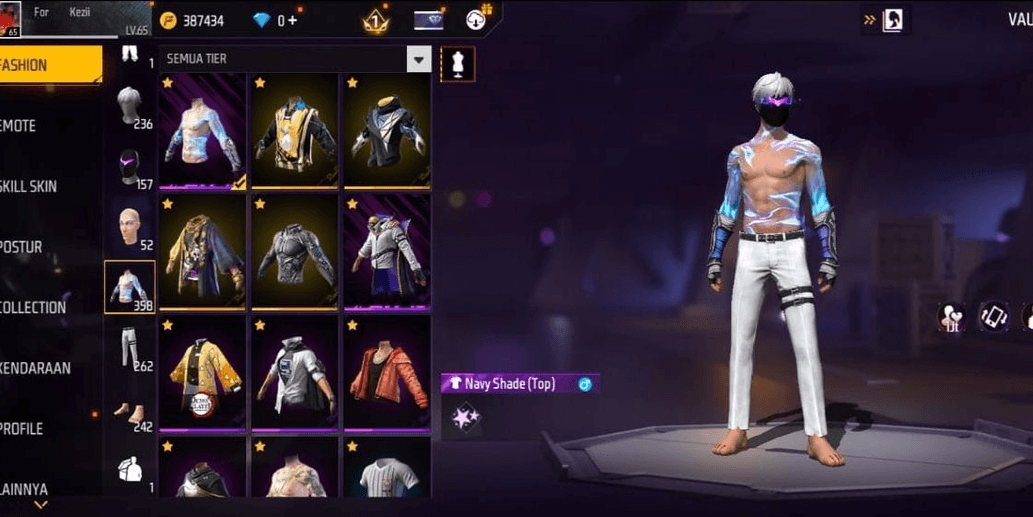Pick the orange hooded jacket top
Image resolution: width=1033 pixels, height=517 pixels.
click(x=387, y=374)
